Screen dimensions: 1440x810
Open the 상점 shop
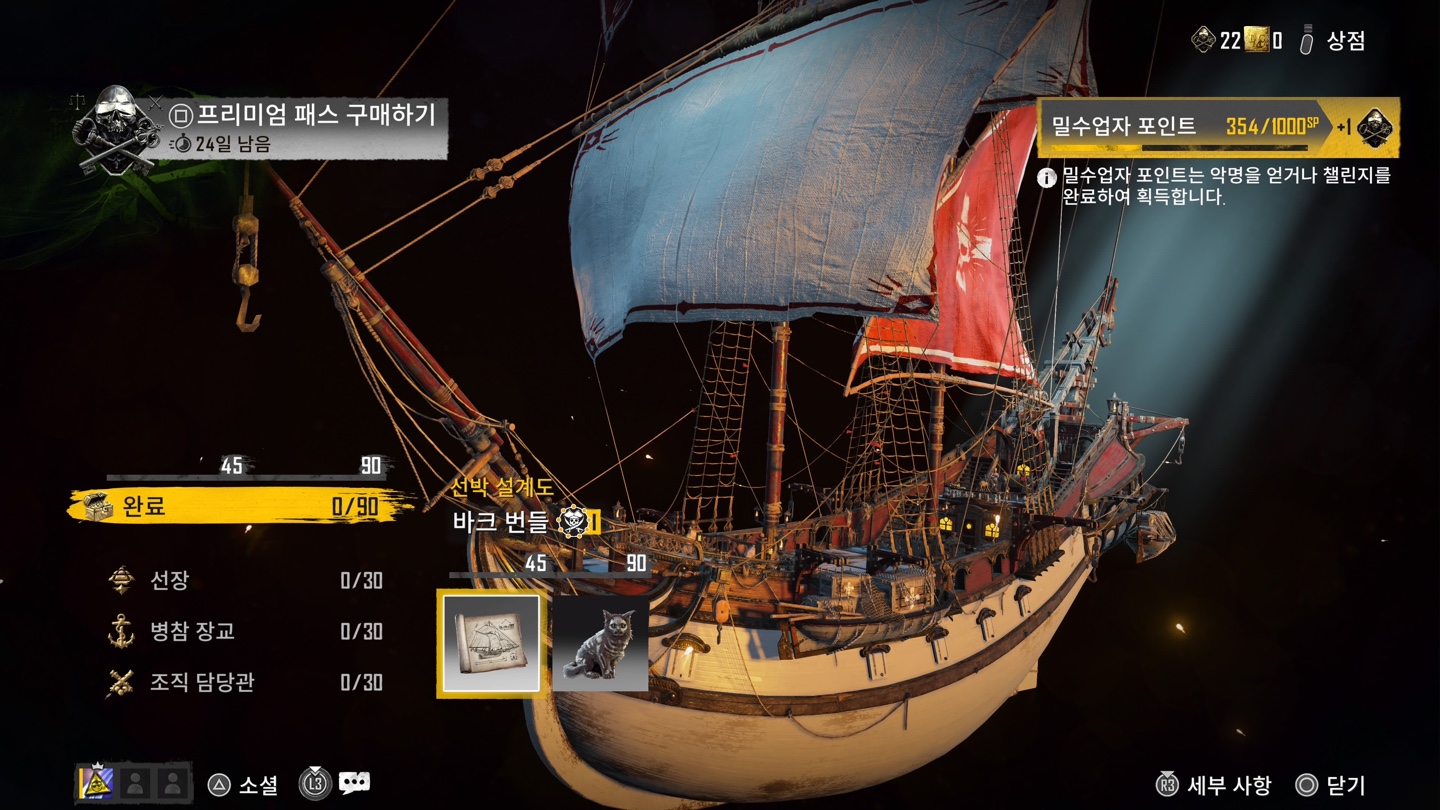1334,41
